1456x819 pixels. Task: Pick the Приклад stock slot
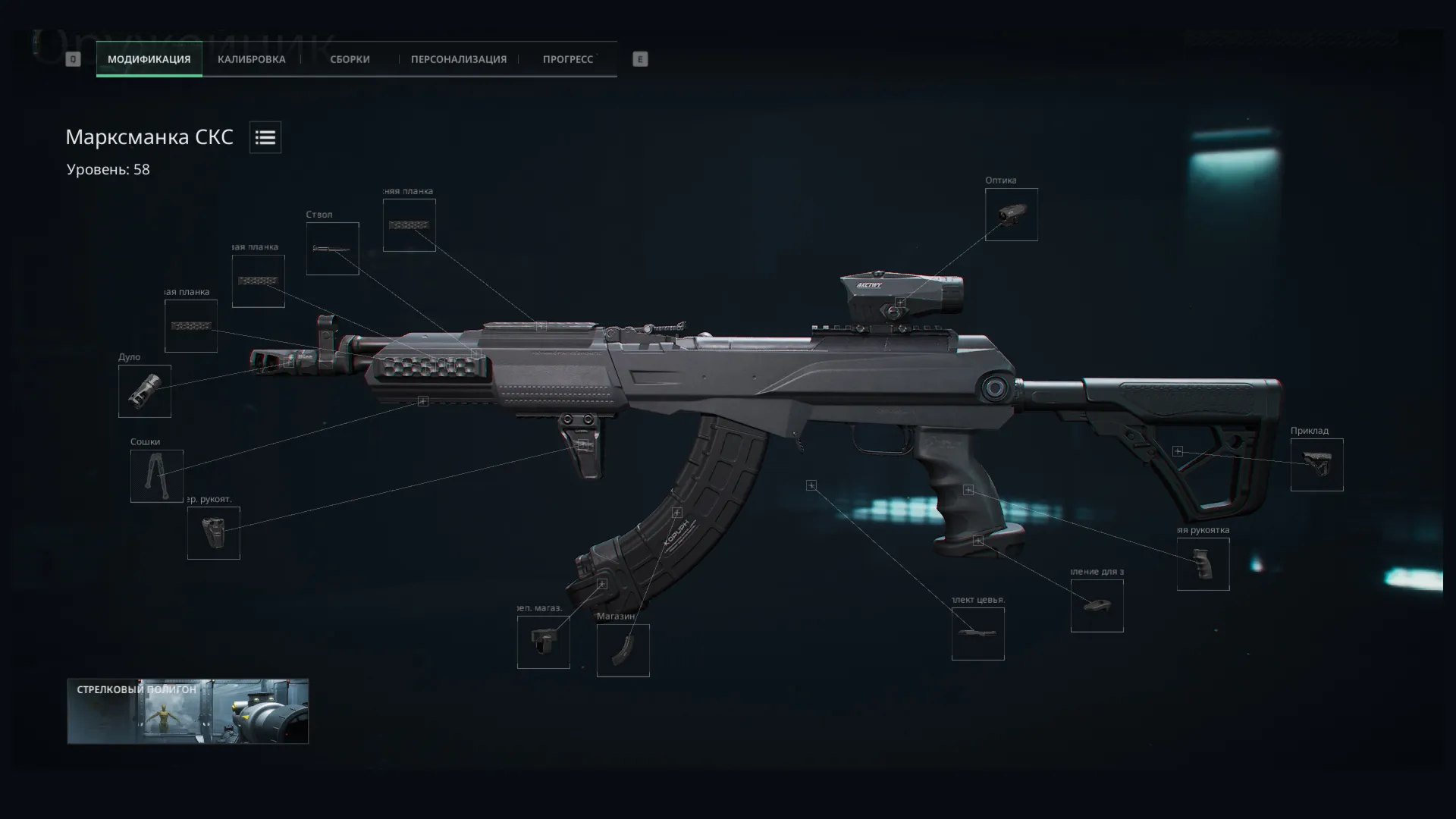1316,465
